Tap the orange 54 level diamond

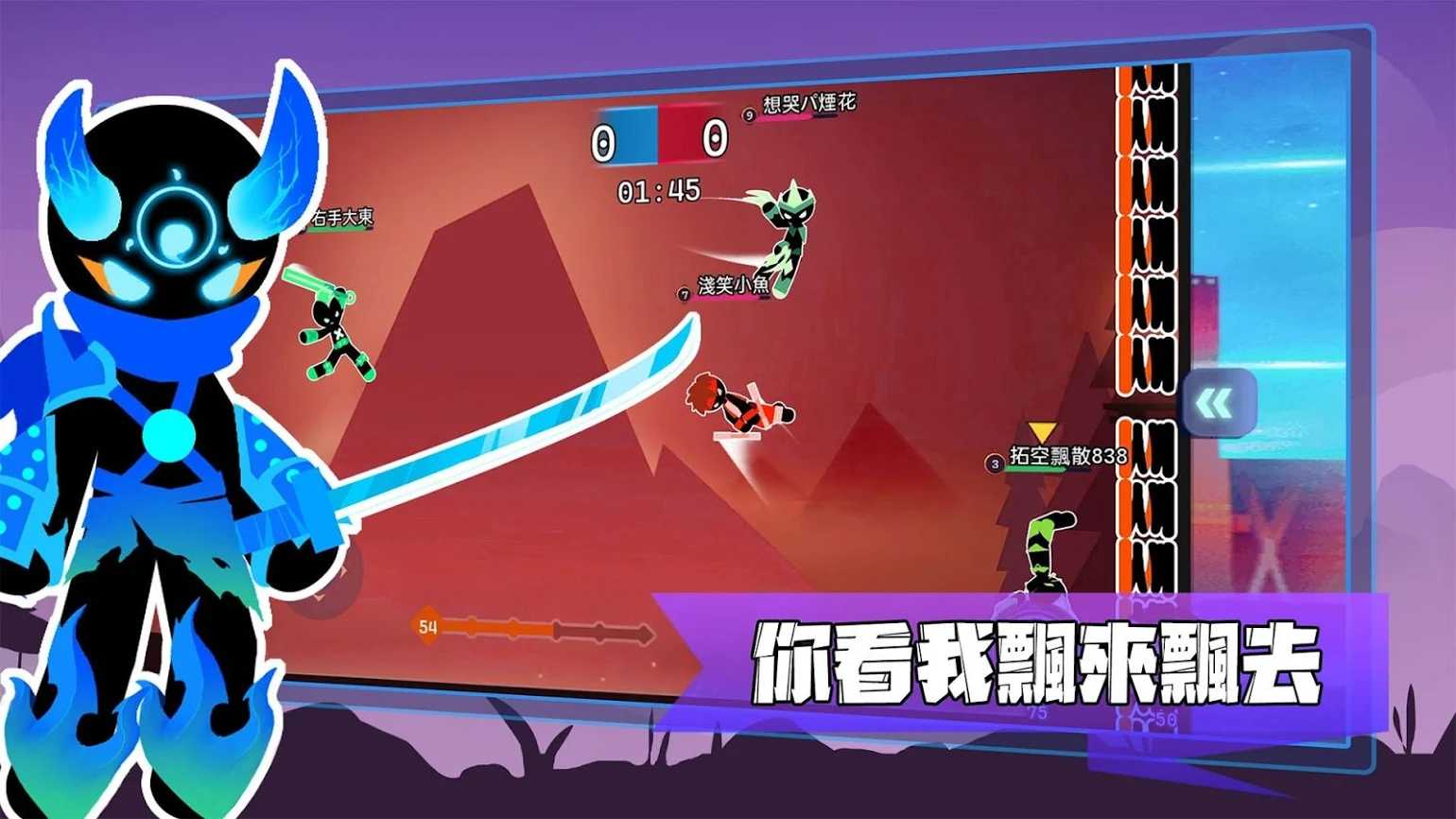427,626
